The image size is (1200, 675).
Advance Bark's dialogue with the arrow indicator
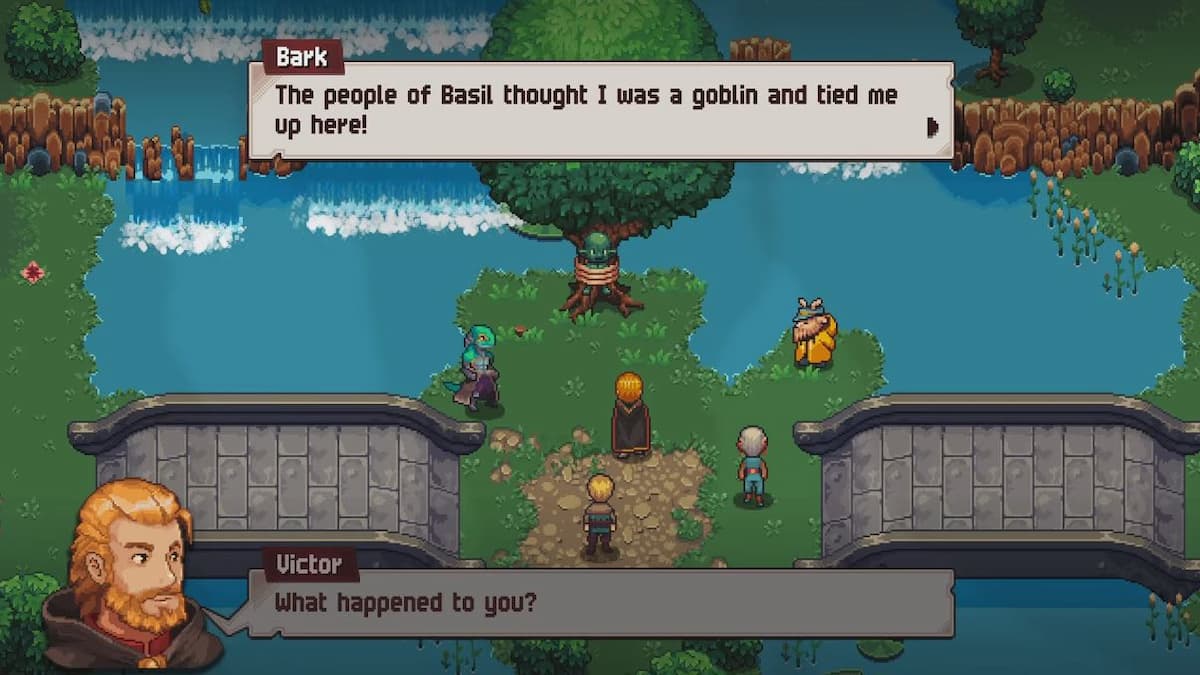click(x=933, y=126)
